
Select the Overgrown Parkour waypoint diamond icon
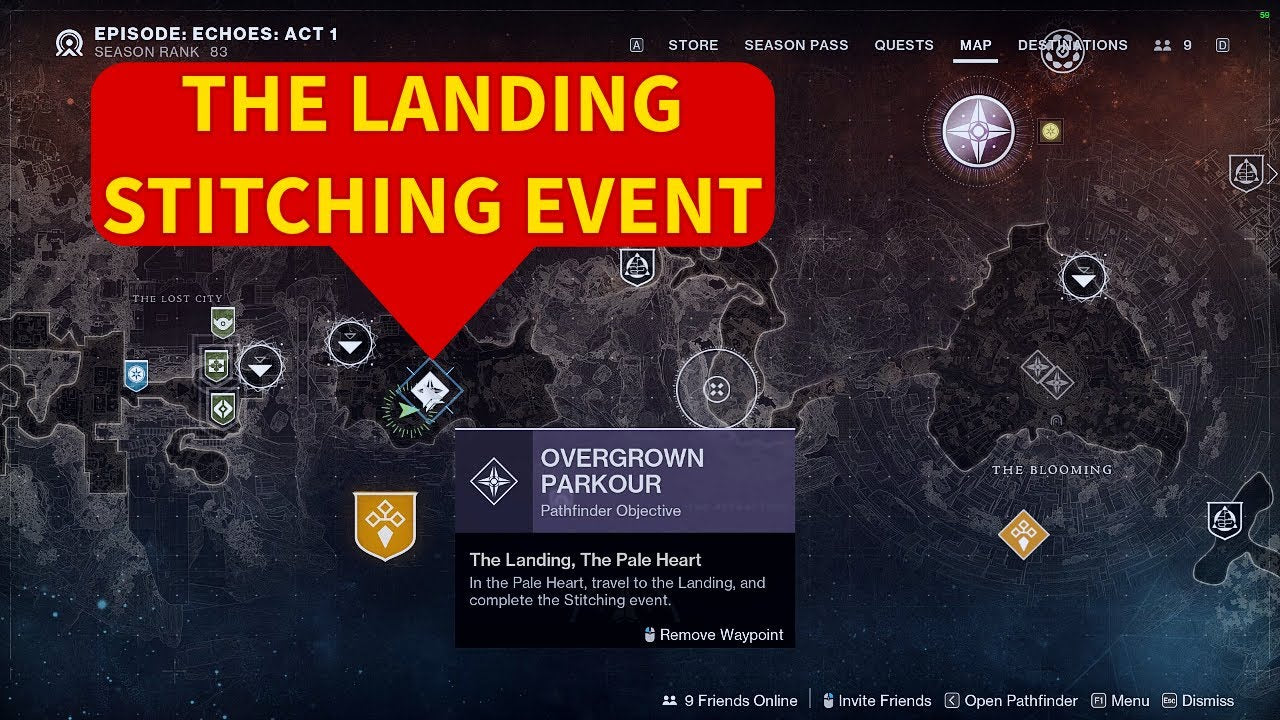coord(430,388)
